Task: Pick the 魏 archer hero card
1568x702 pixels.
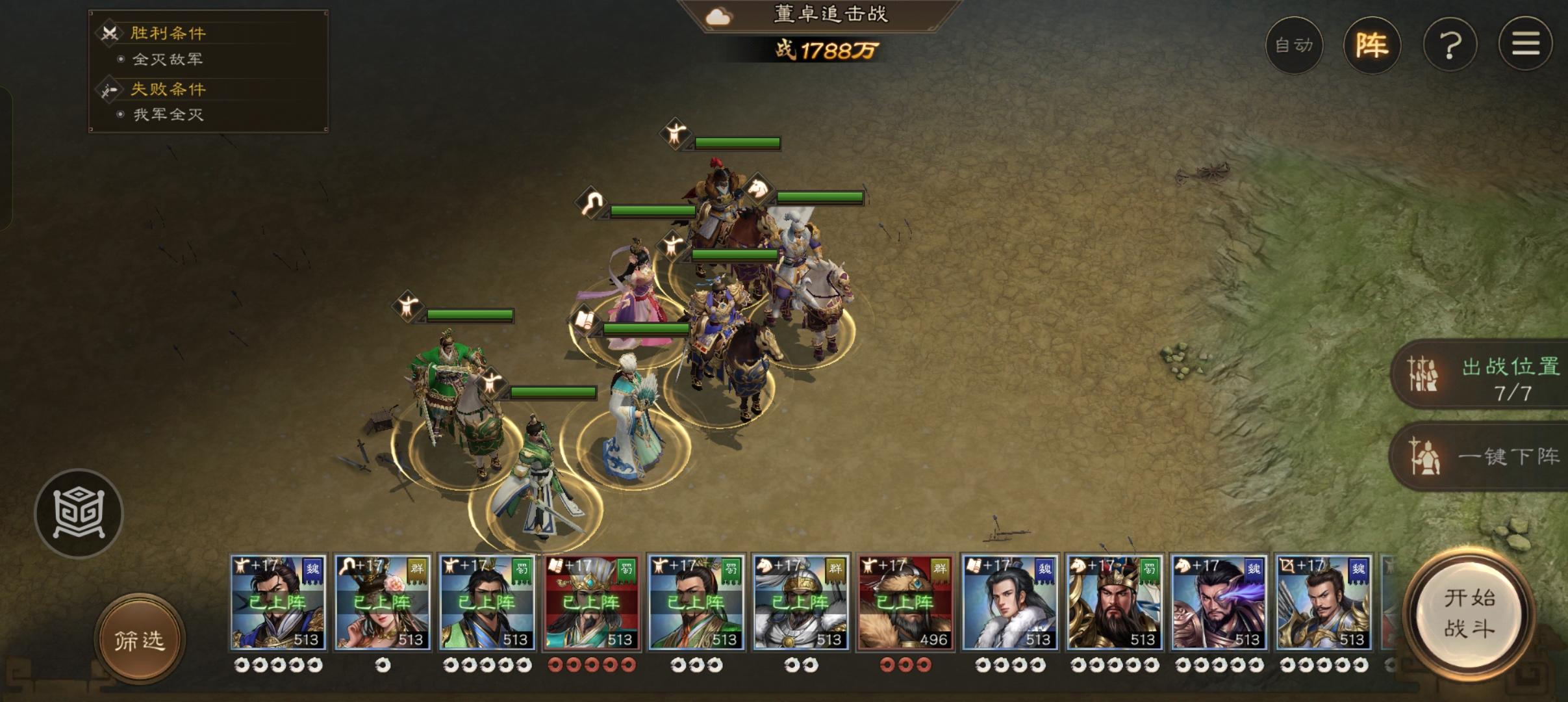Action: tap(1323, 603)
